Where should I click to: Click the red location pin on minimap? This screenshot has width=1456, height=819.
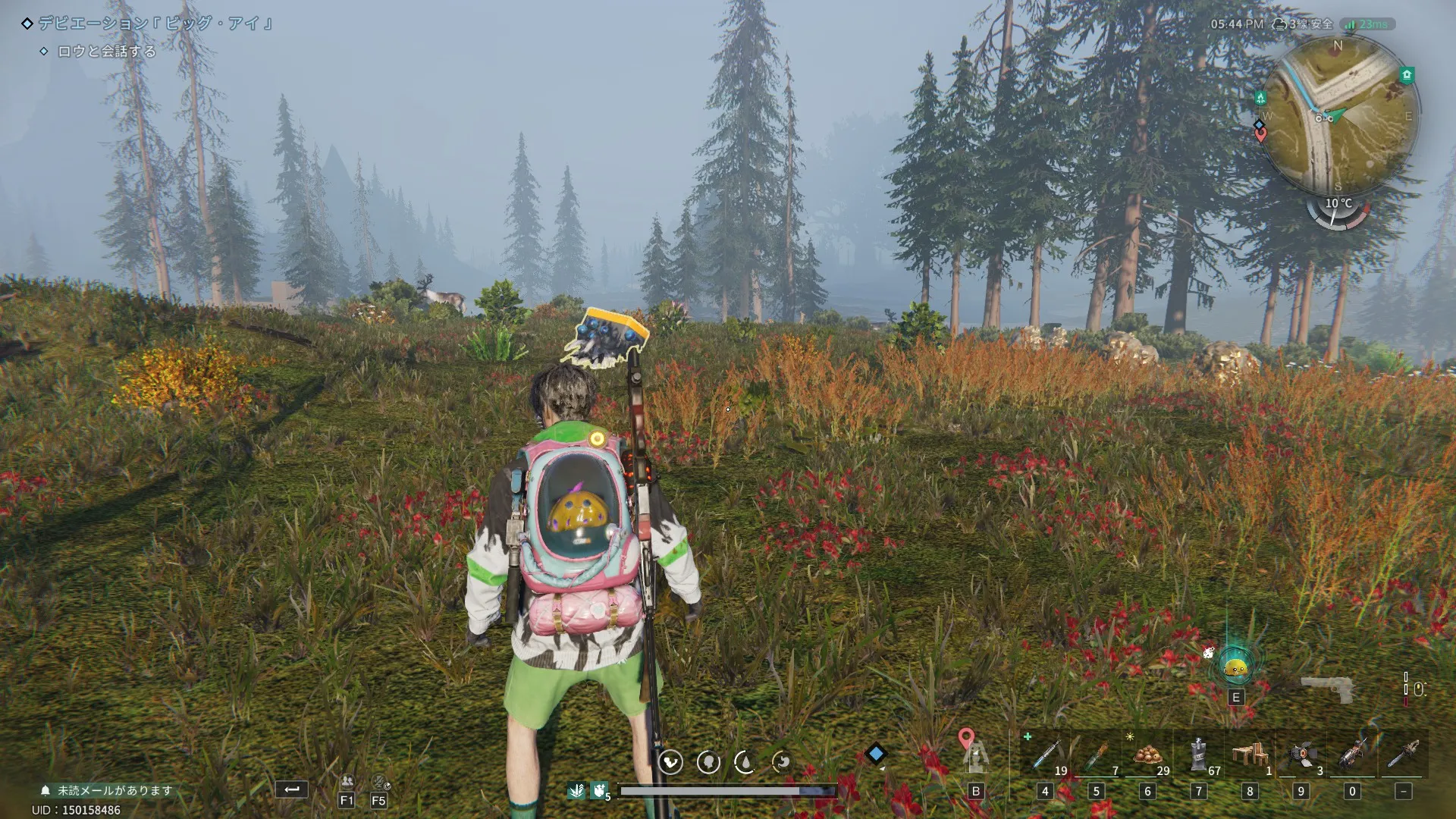coord(1260,136)
